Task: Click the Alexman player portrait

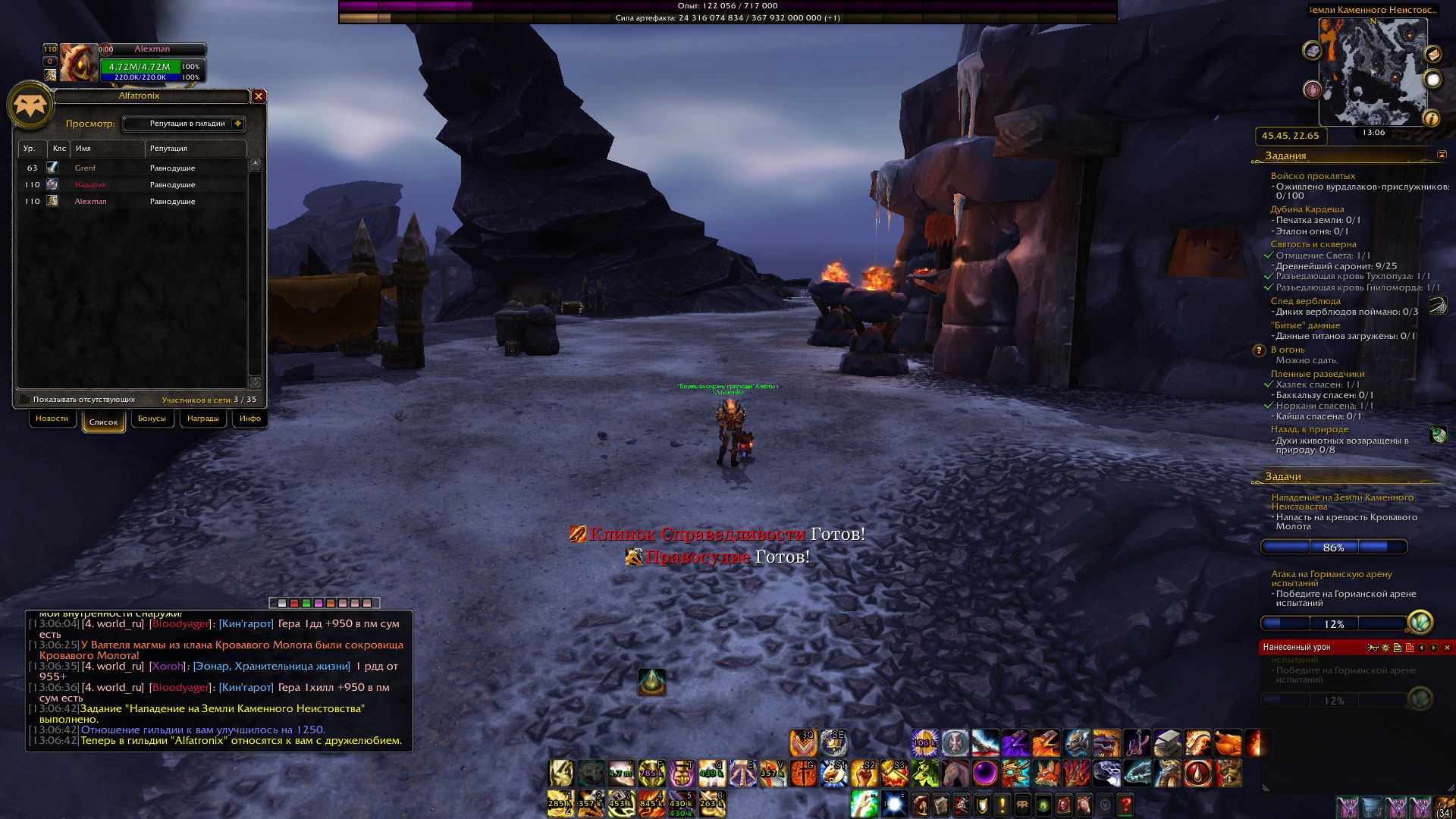Action: tap(79, 62)
